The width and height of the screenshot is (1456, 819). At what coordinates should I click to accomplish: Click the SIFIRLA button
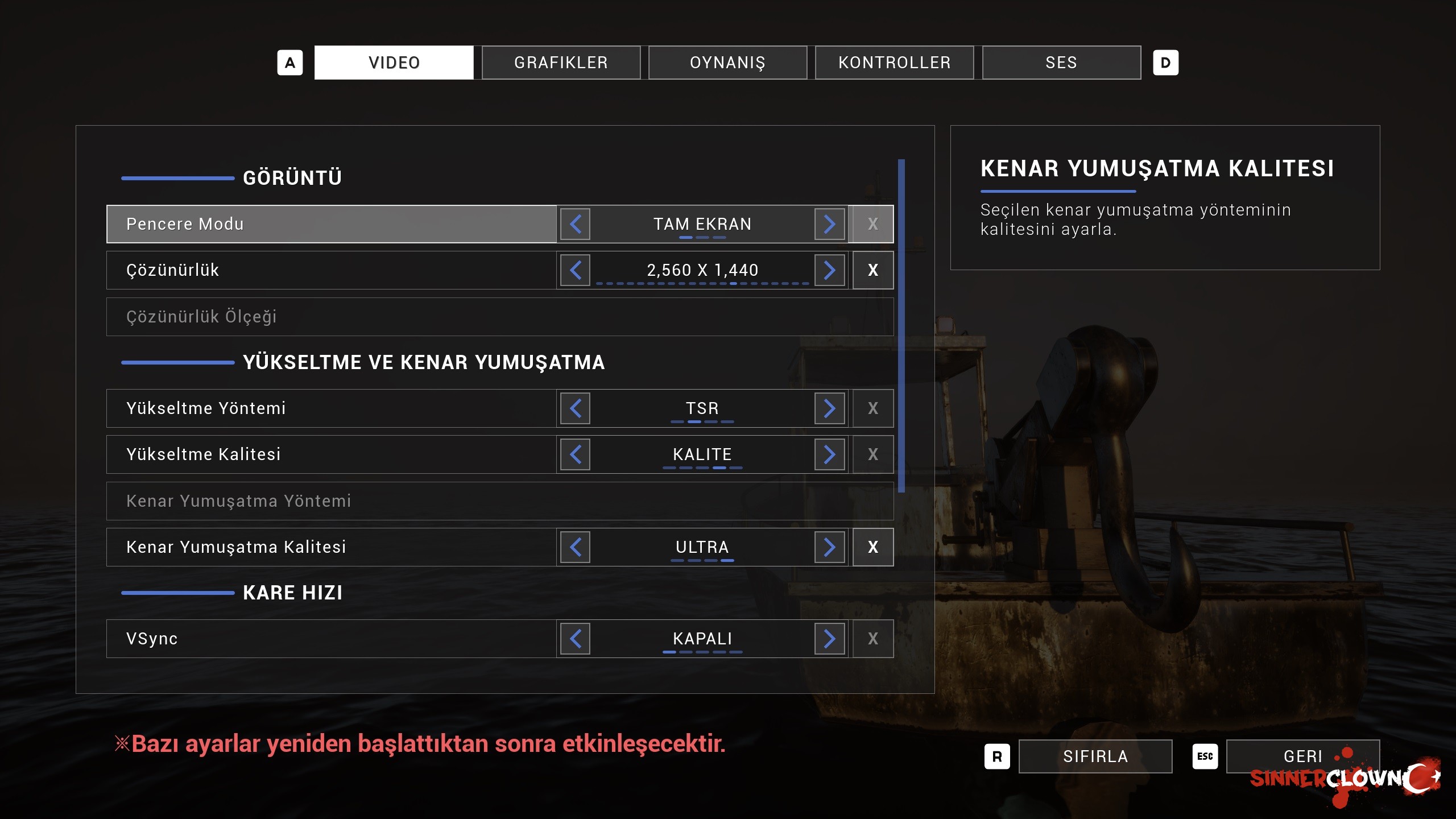click(1095, 756)
